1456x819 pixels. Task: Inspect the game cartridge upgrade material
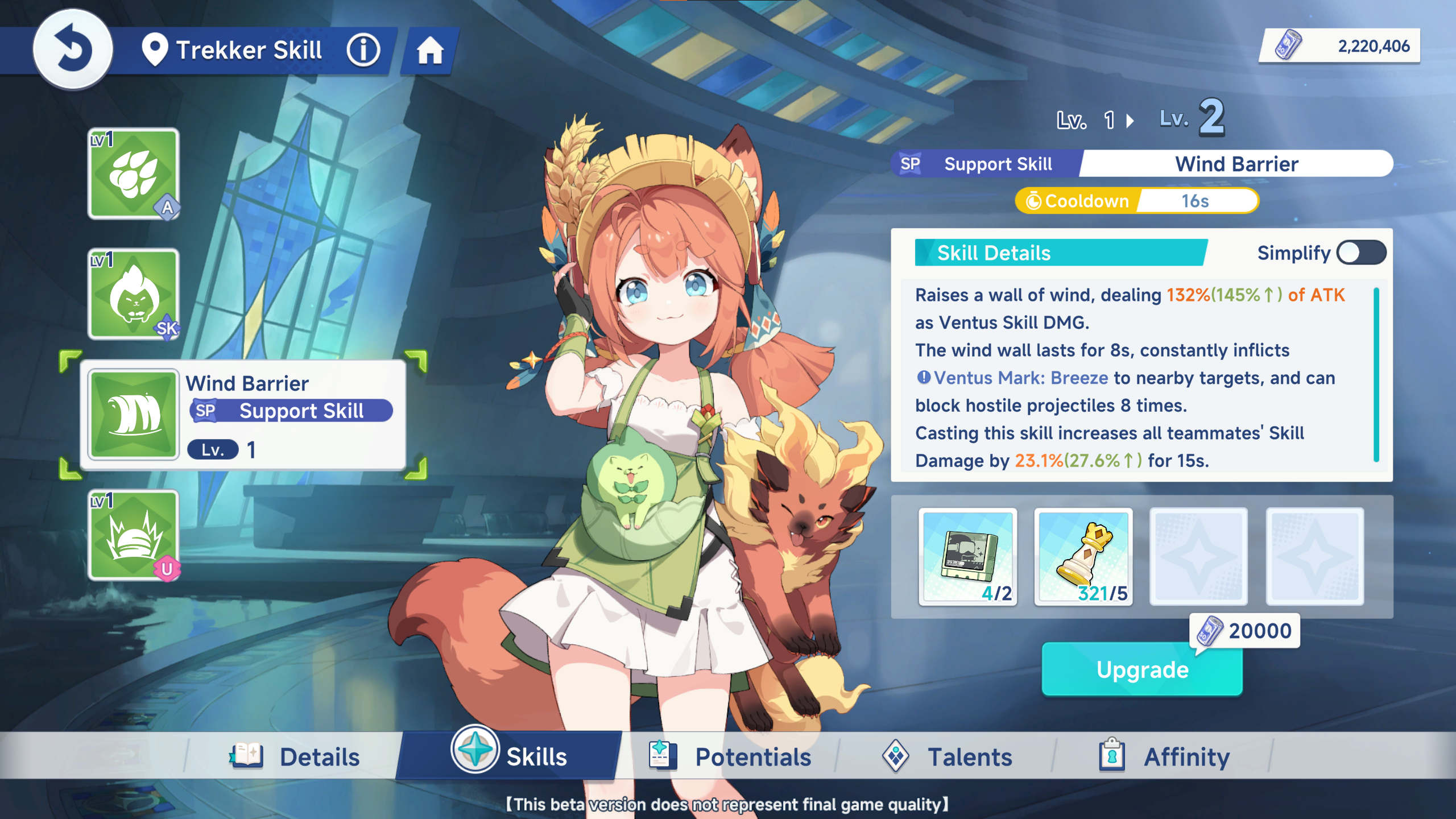click(x=968, y=556)
